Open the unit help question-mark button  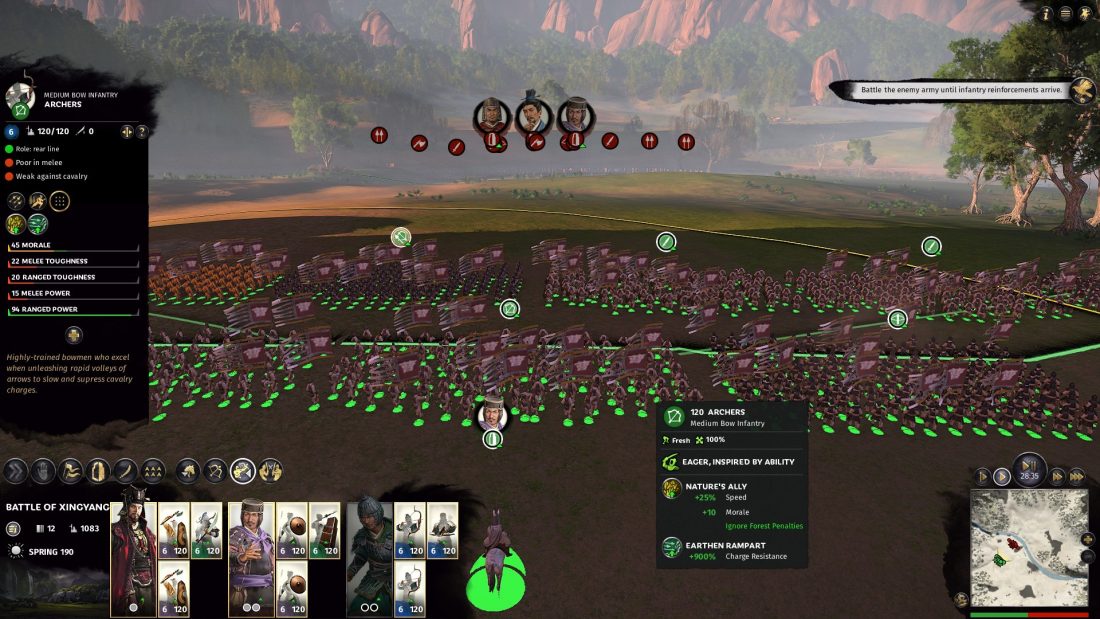click(x=142, y=131)
